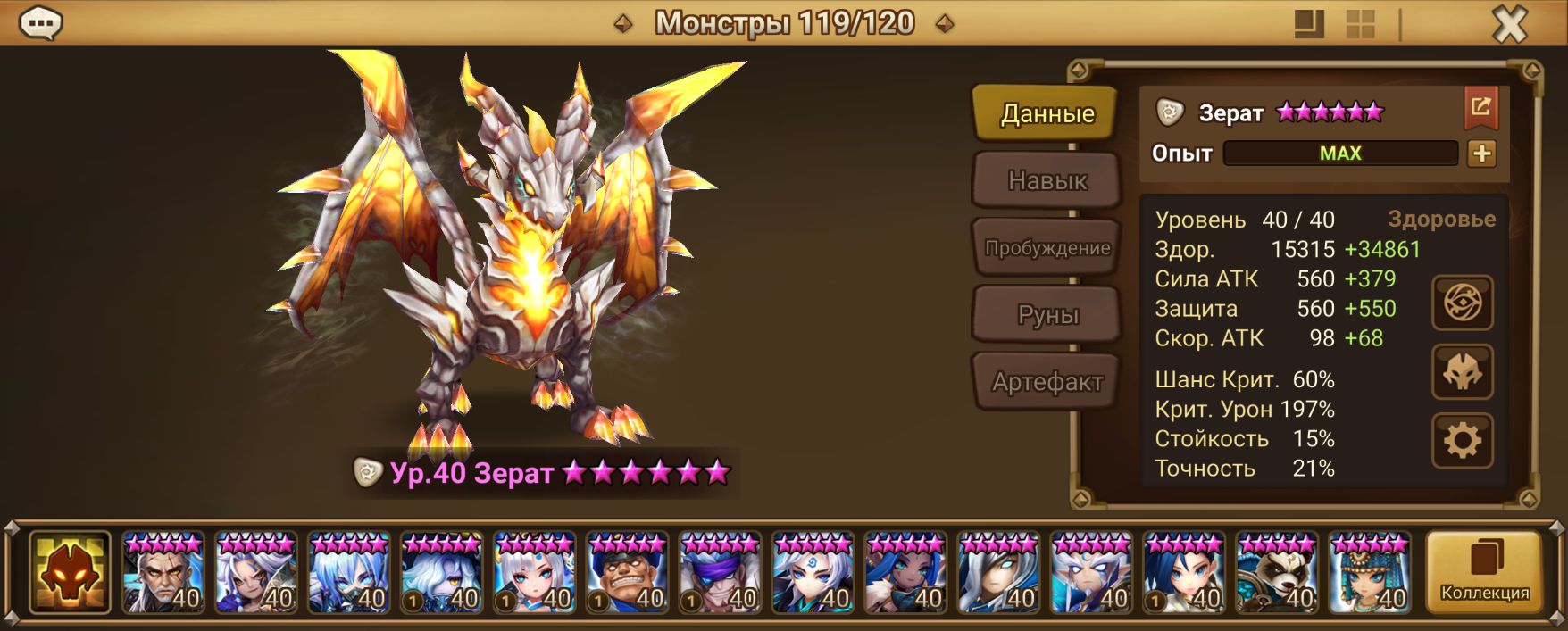Show the Руны tab
Screen dimensions: 1568x631
[1047, 315]
